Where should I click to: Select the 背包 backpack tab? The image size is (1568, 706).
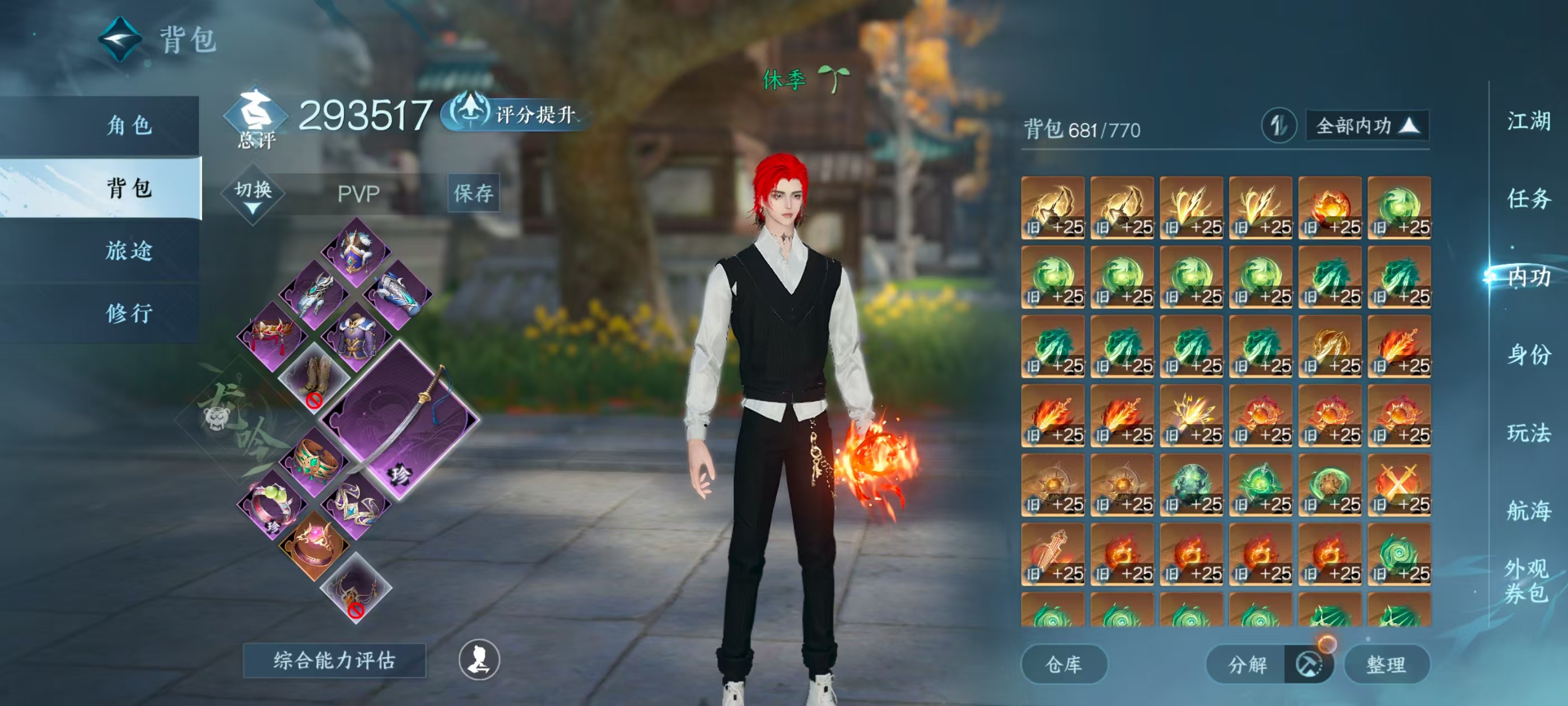pyautogui.click(x=129, y=188)
